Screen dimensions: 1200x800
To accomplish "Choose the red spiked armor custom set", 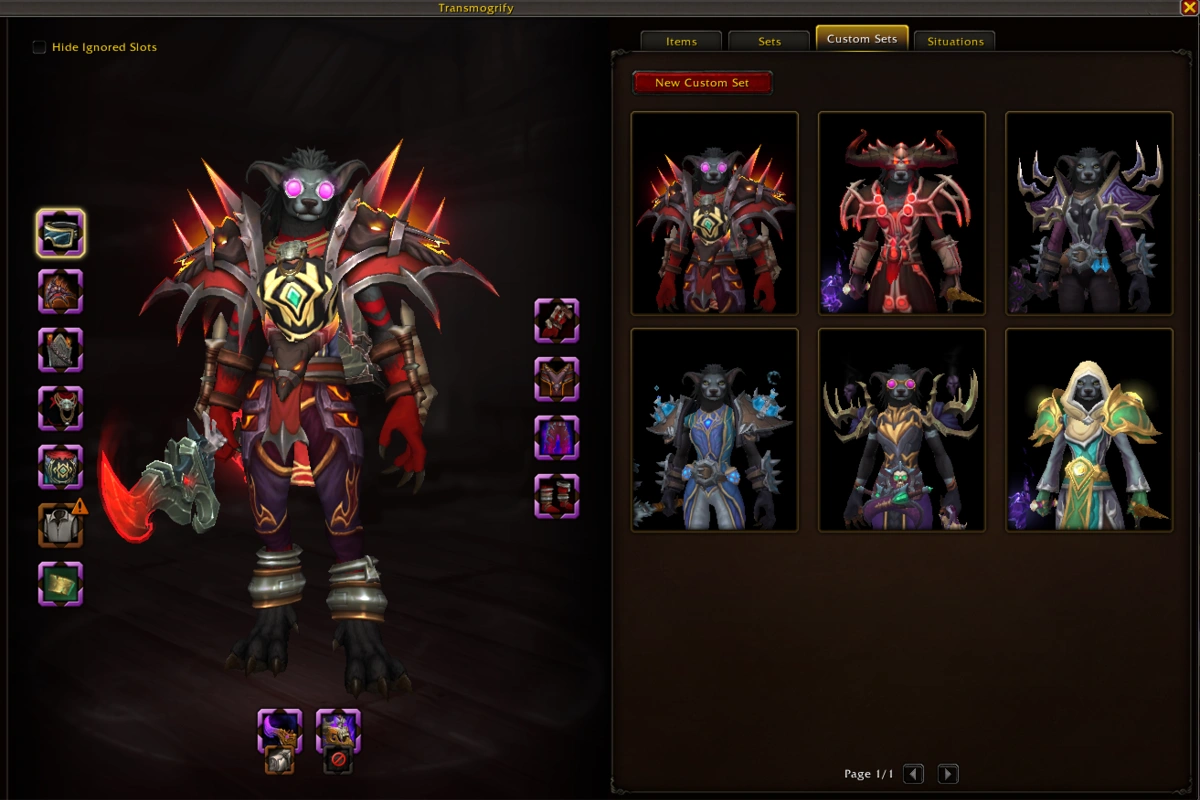I will coord(715,213).
